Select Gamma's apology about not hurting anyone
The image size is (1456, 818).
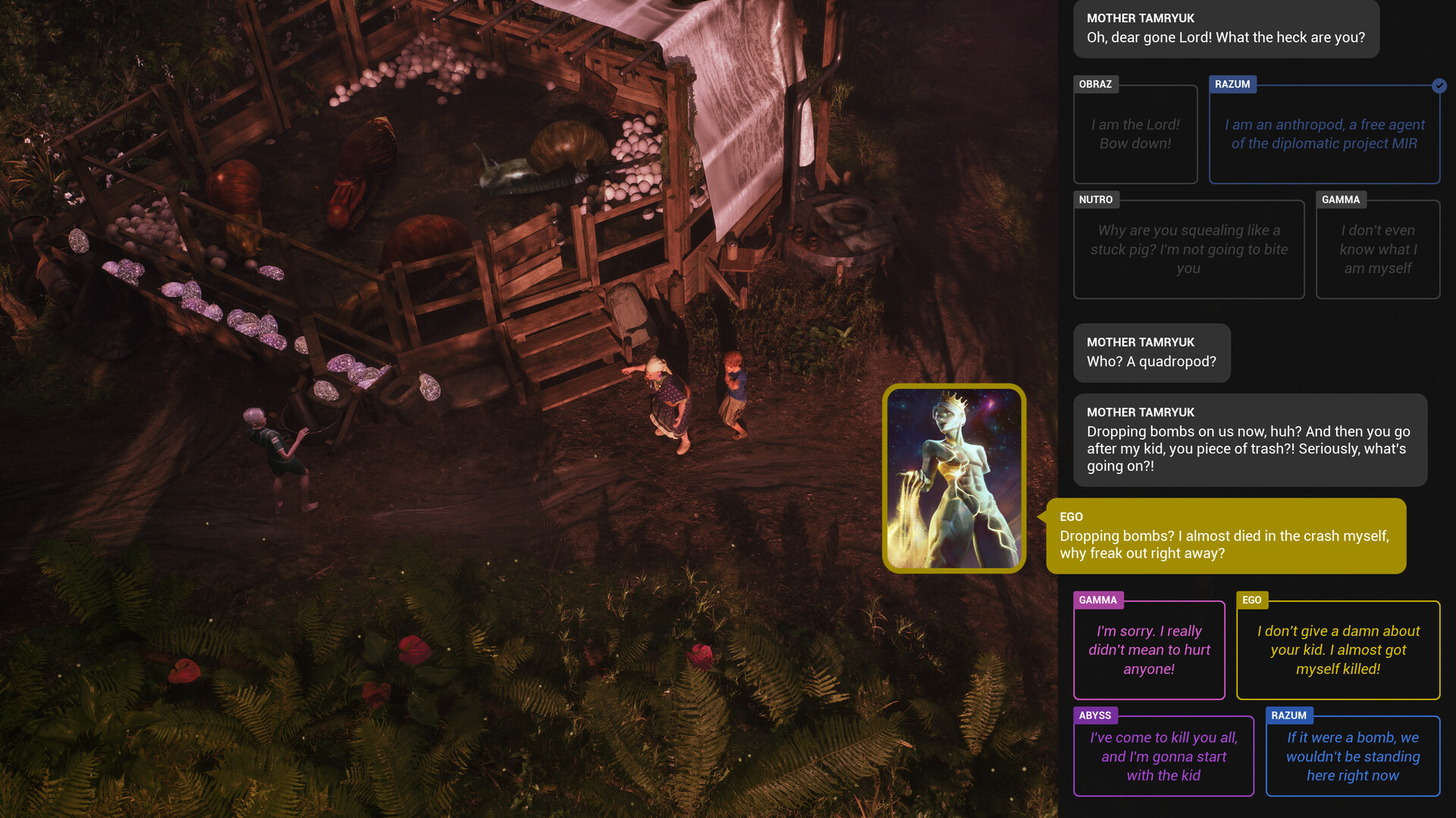tap(1149, 650)
